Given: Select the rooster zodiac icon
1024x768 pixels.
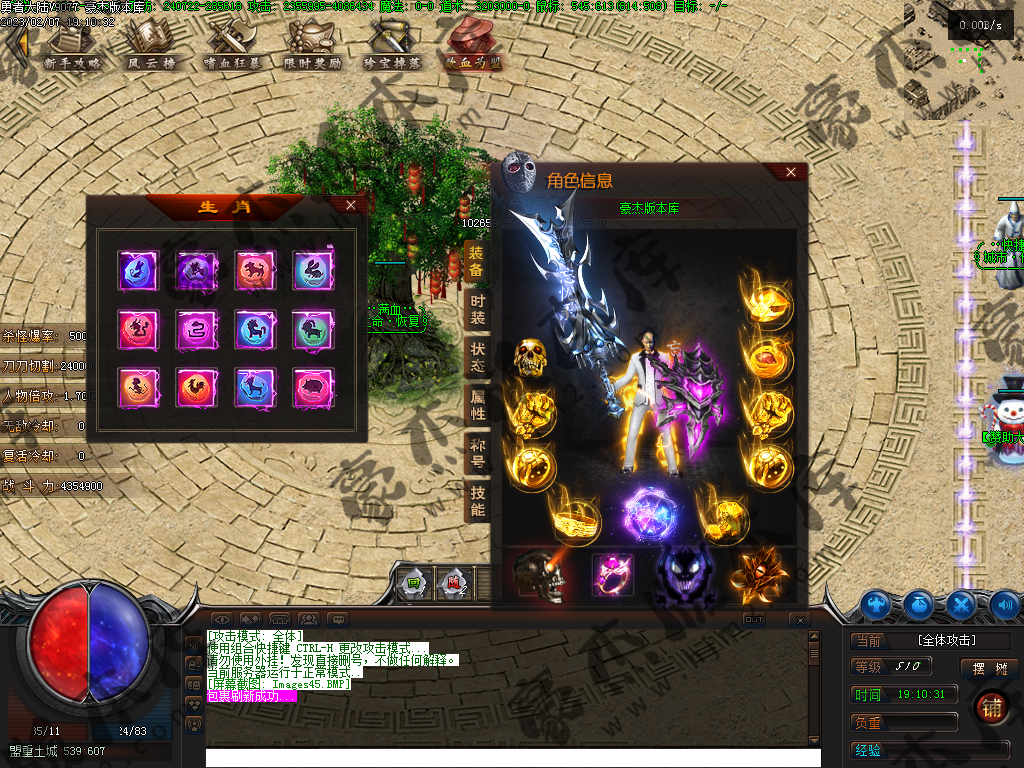Looking at the screenshot, I should click(196, 386).
